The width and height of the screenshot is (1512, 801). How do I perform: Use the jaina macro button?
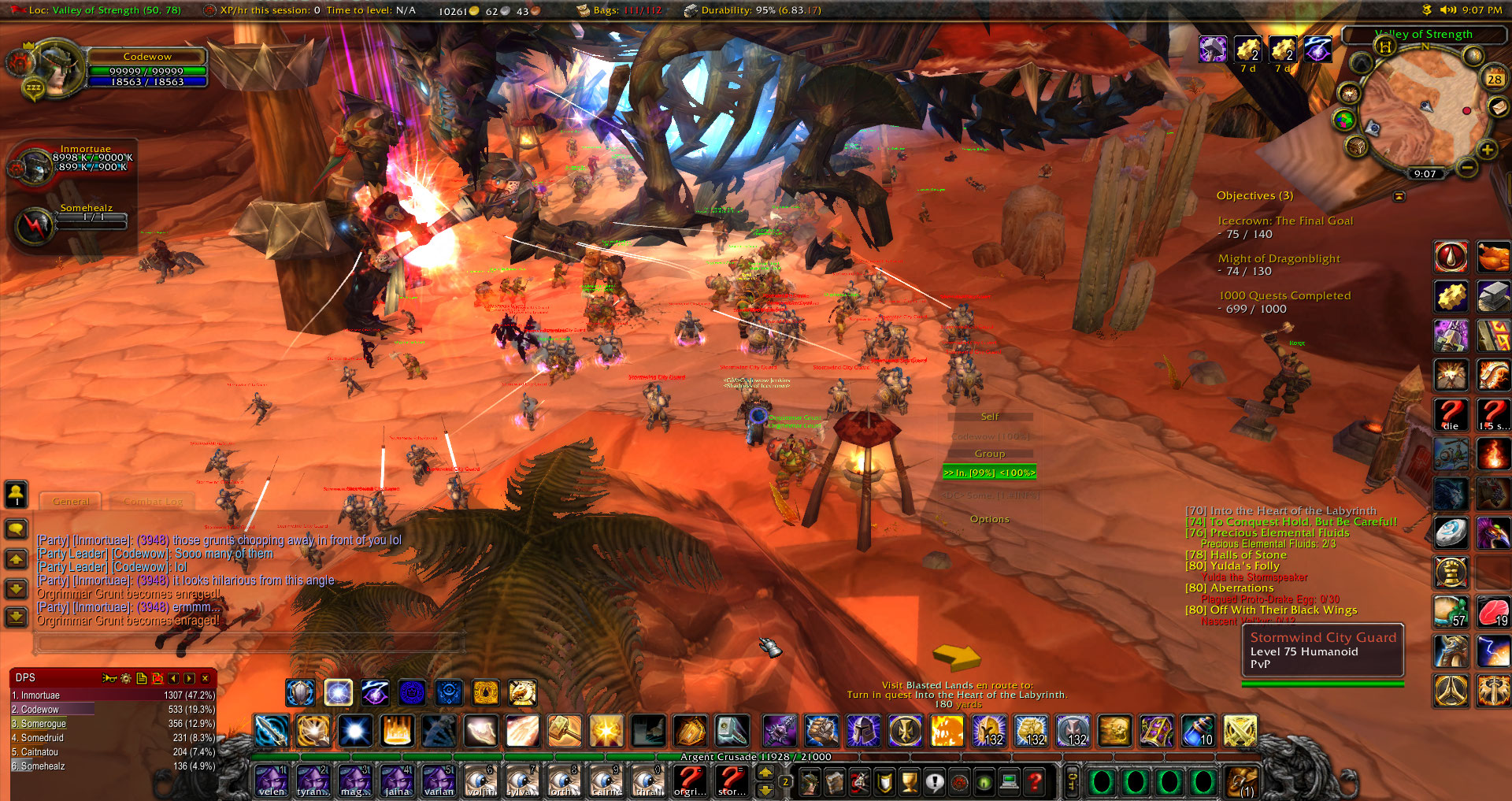click(397, 781)
